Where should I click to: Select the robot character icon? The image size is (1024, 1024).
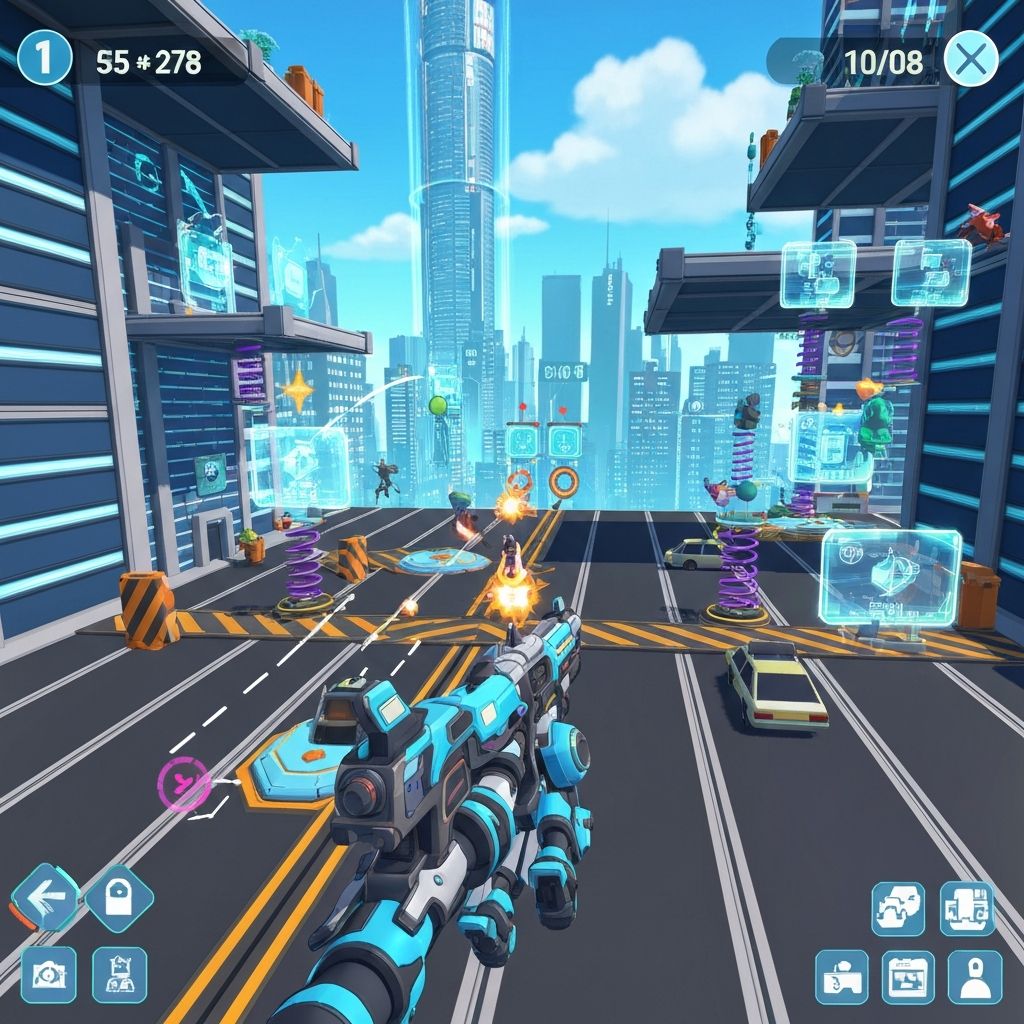[x=120, y=974]
